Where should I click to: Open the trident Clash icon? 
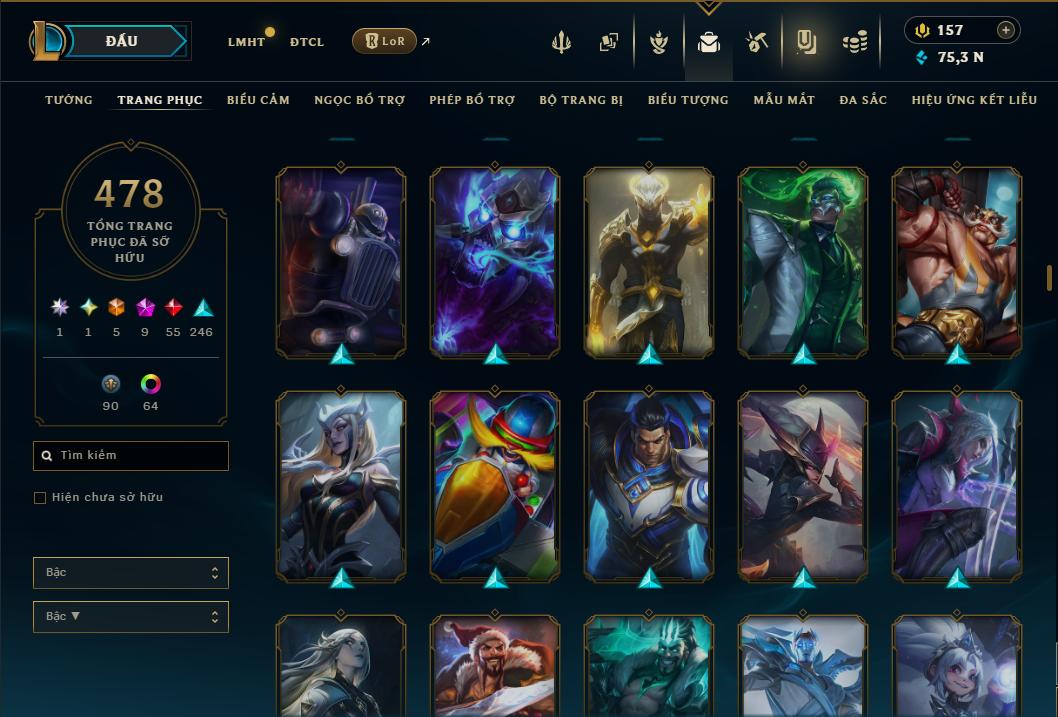[x=561, y=42]
